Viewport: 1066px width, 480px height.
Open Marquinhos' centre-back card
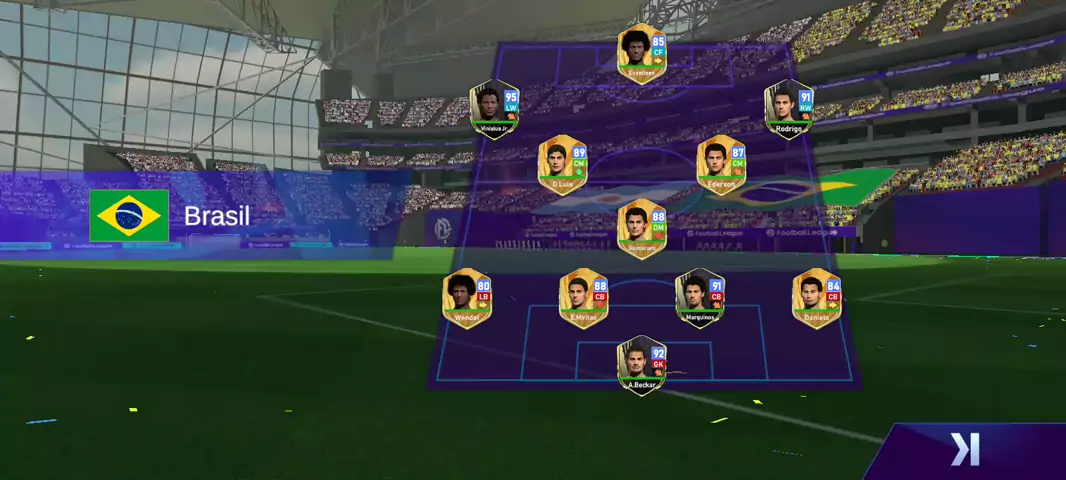point(700,298)
